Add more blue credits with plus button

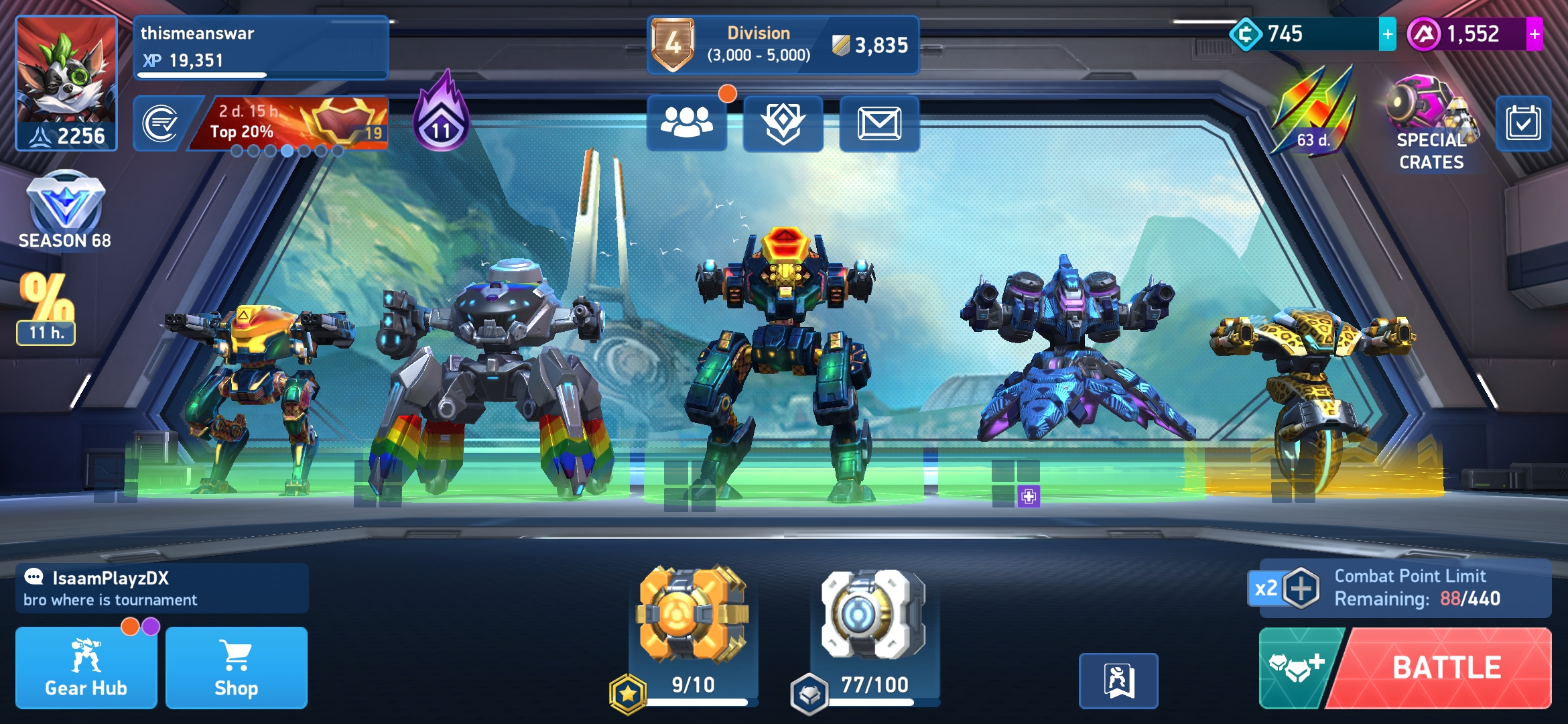tap(1387, 34)
